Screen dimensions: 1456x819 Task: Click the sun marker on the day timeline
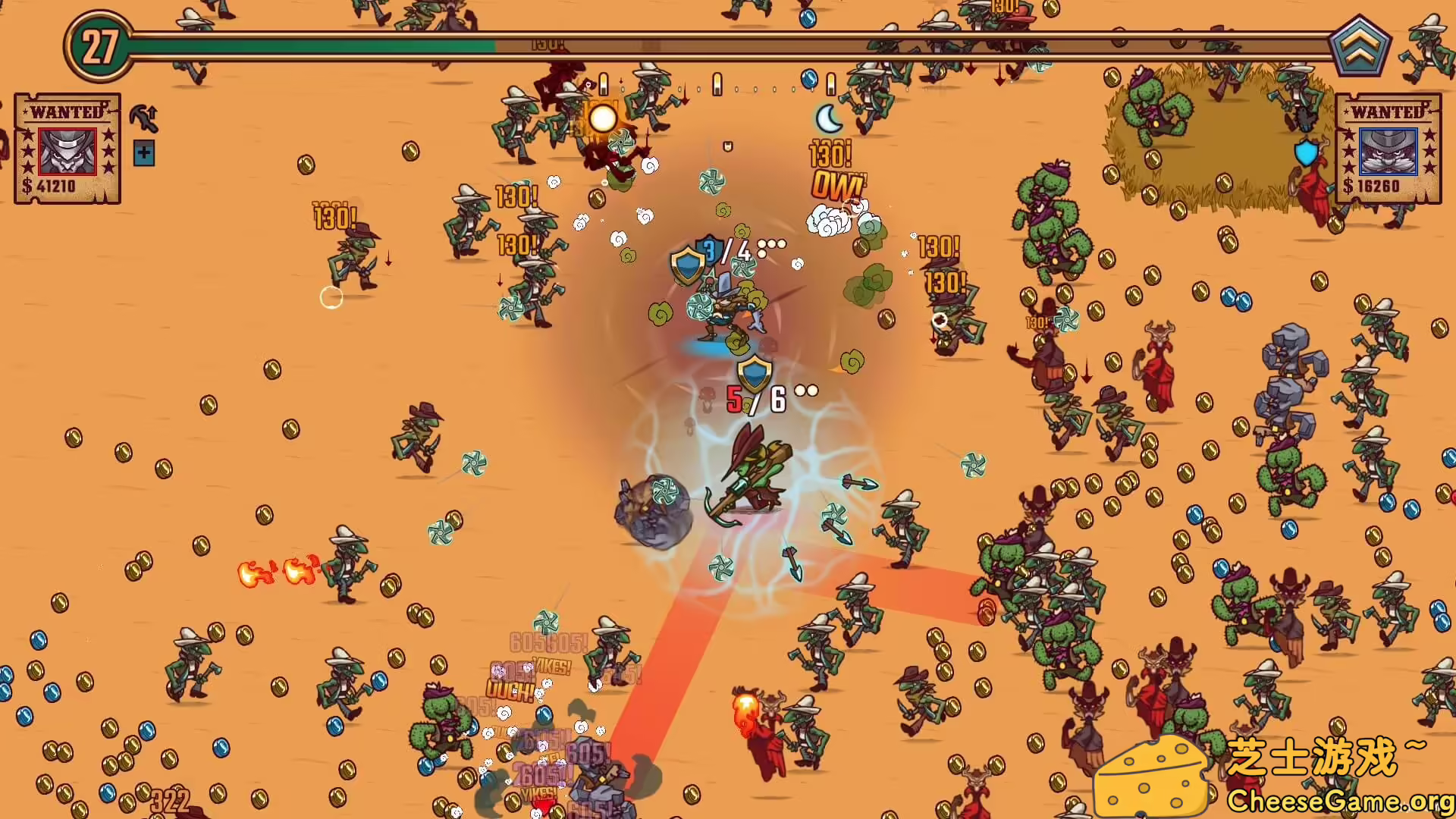point(603,118)
